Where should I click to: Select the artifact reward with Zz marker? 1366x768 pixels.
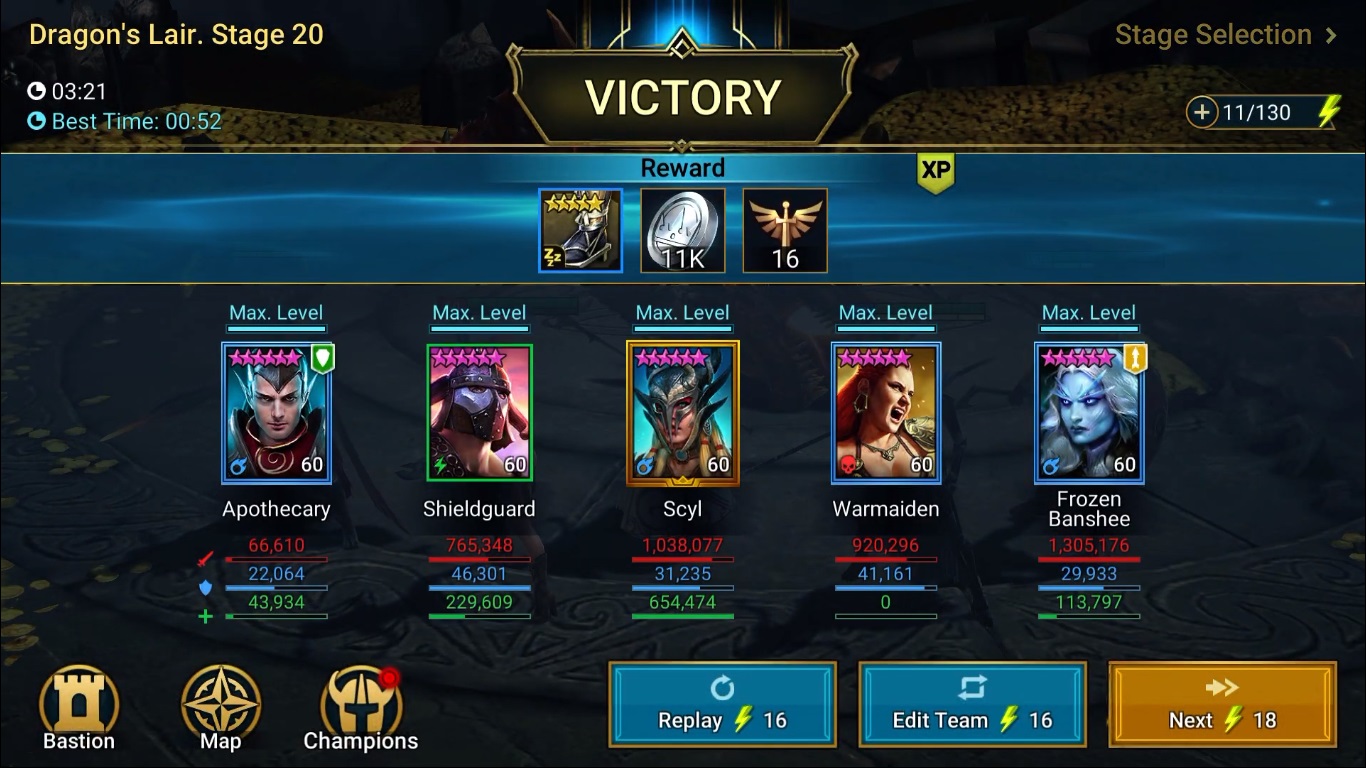(581, 230)
